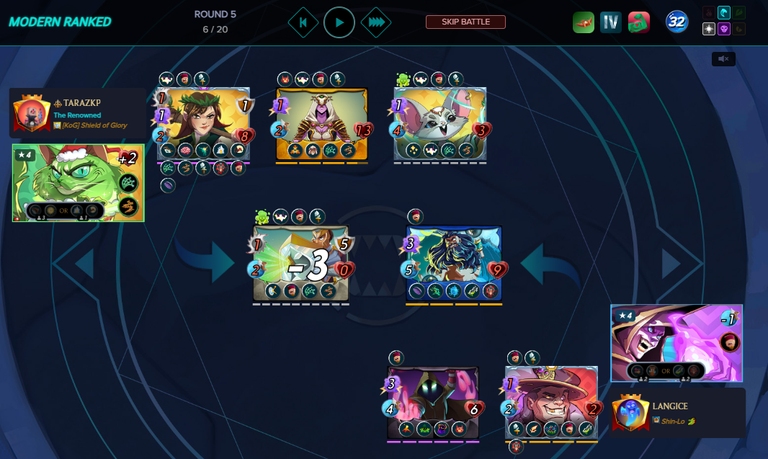The width and height of the screenshot is (768, 459).
Task: Play the battle replay
Action: (x=339, y=22)
